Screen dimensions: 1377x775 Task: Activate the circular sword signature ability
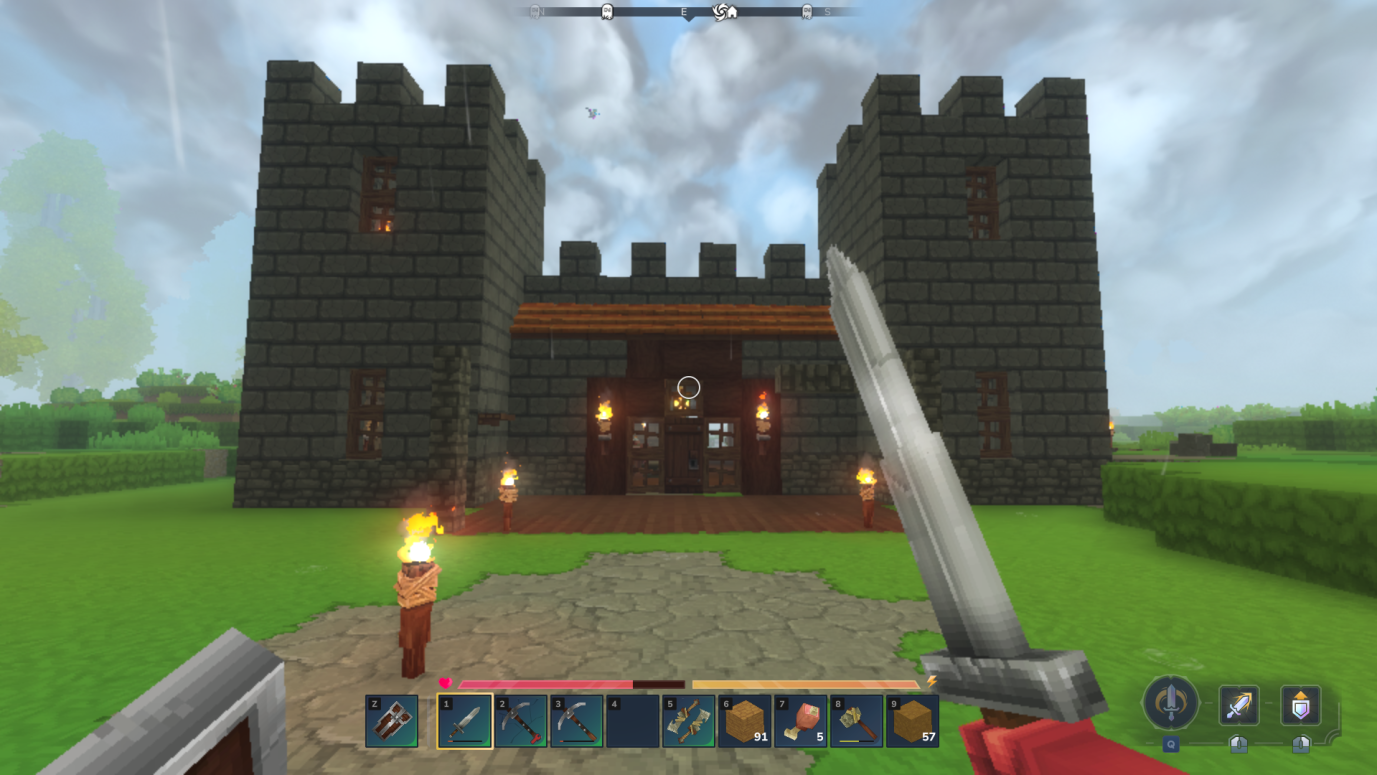1170,702
